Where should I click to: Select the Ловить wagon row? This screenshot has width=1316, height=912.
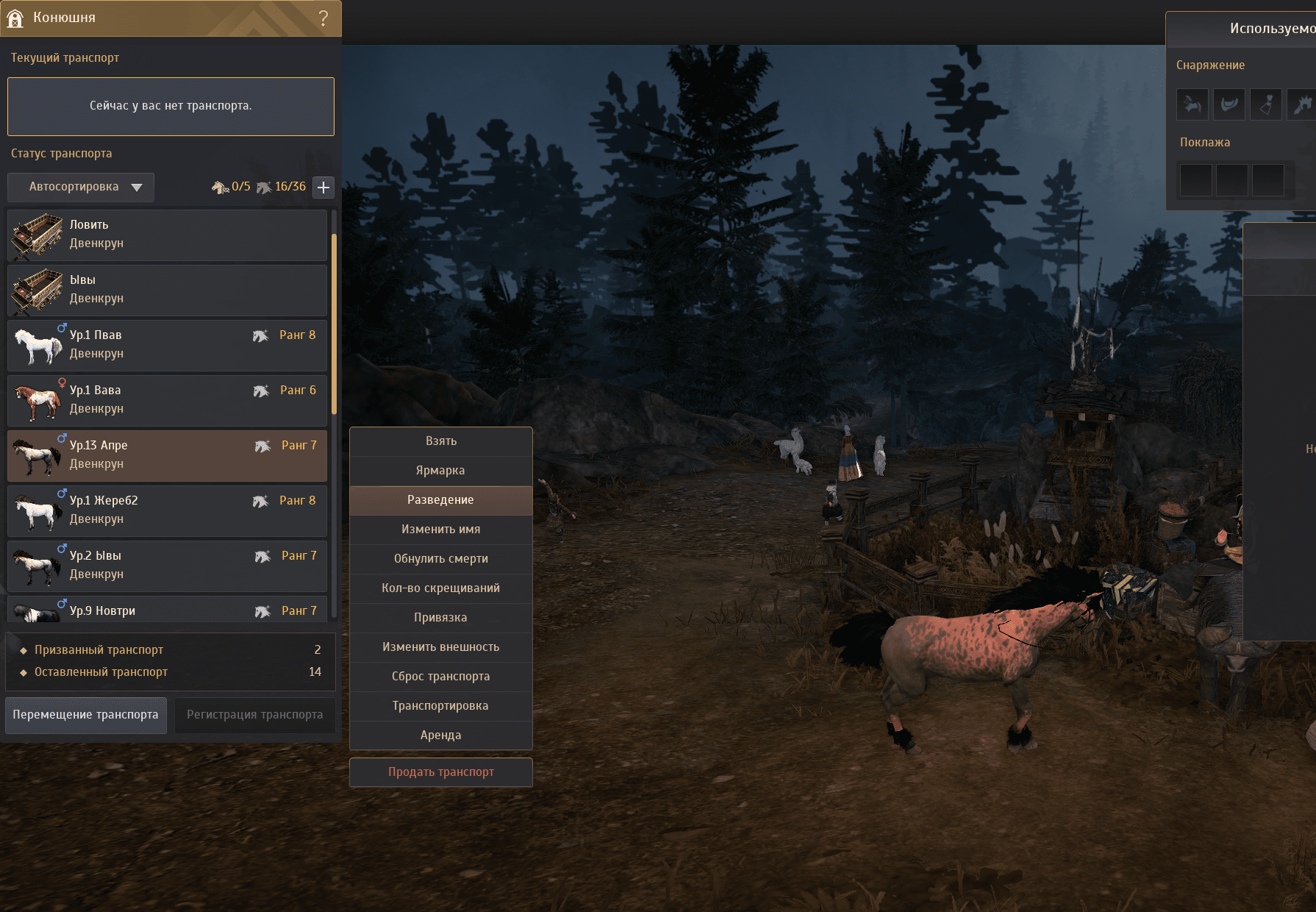pyautogui.click(x=167, y=235)
